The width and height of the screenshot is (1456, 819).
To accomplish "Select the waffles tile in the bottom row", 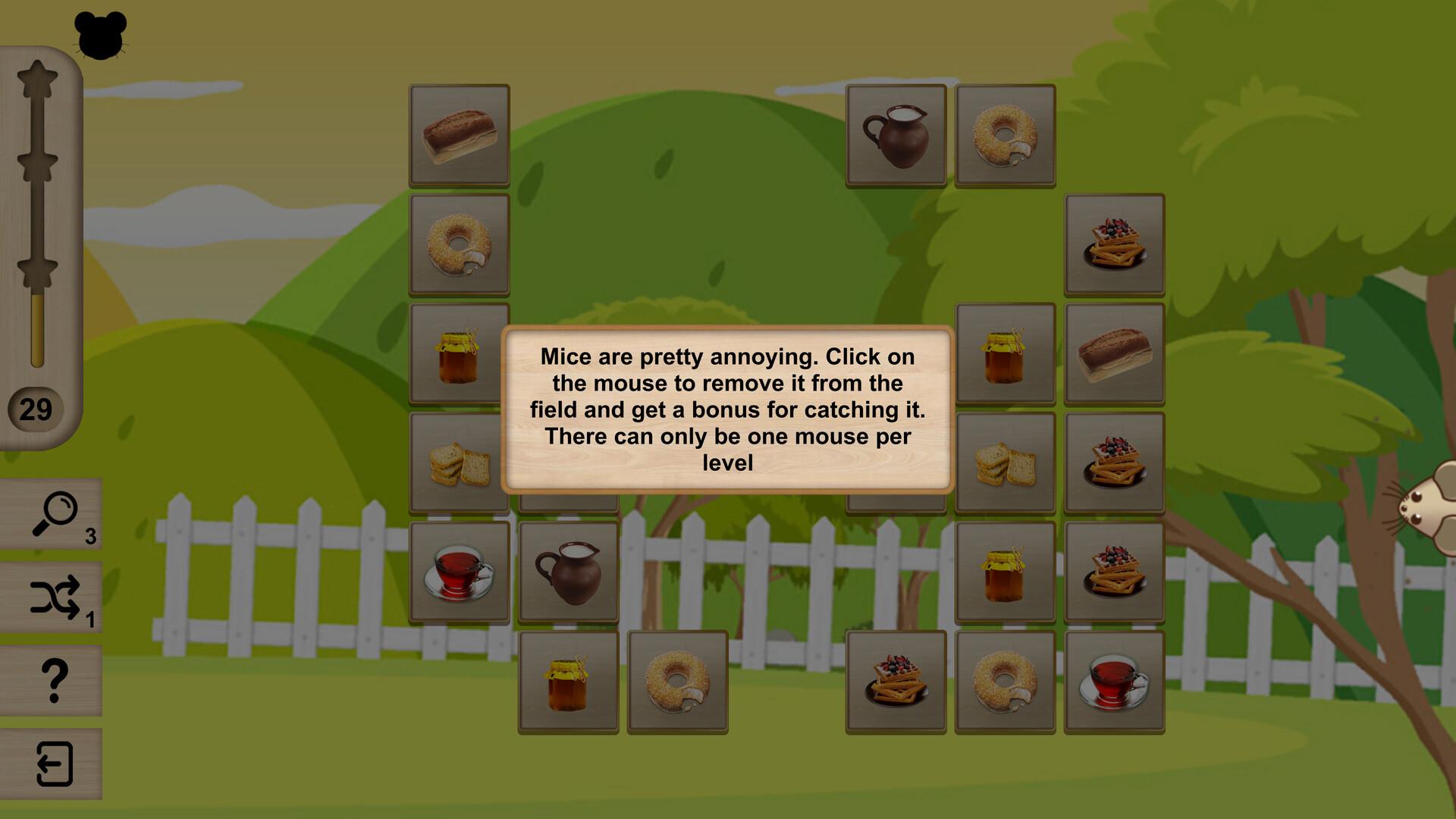I will coord(895,680).
